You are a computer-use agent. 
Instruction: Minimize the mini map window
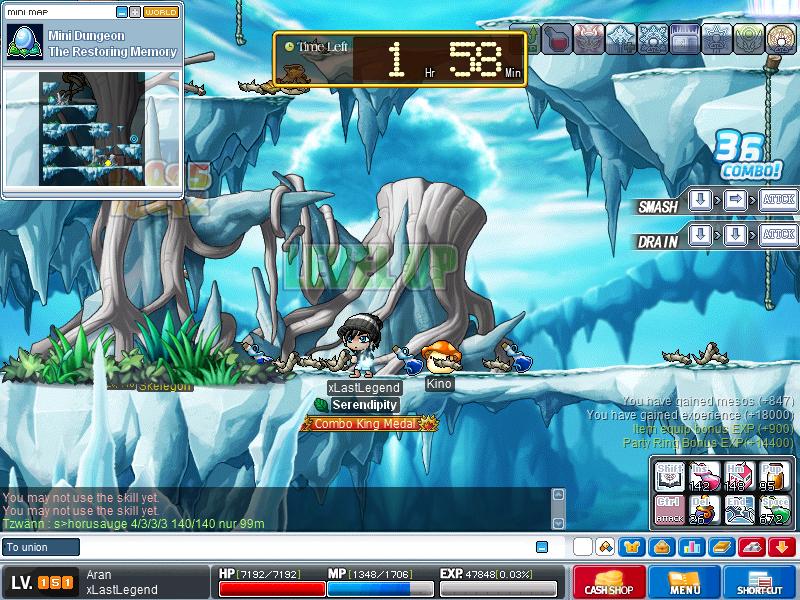coord(122,12)
